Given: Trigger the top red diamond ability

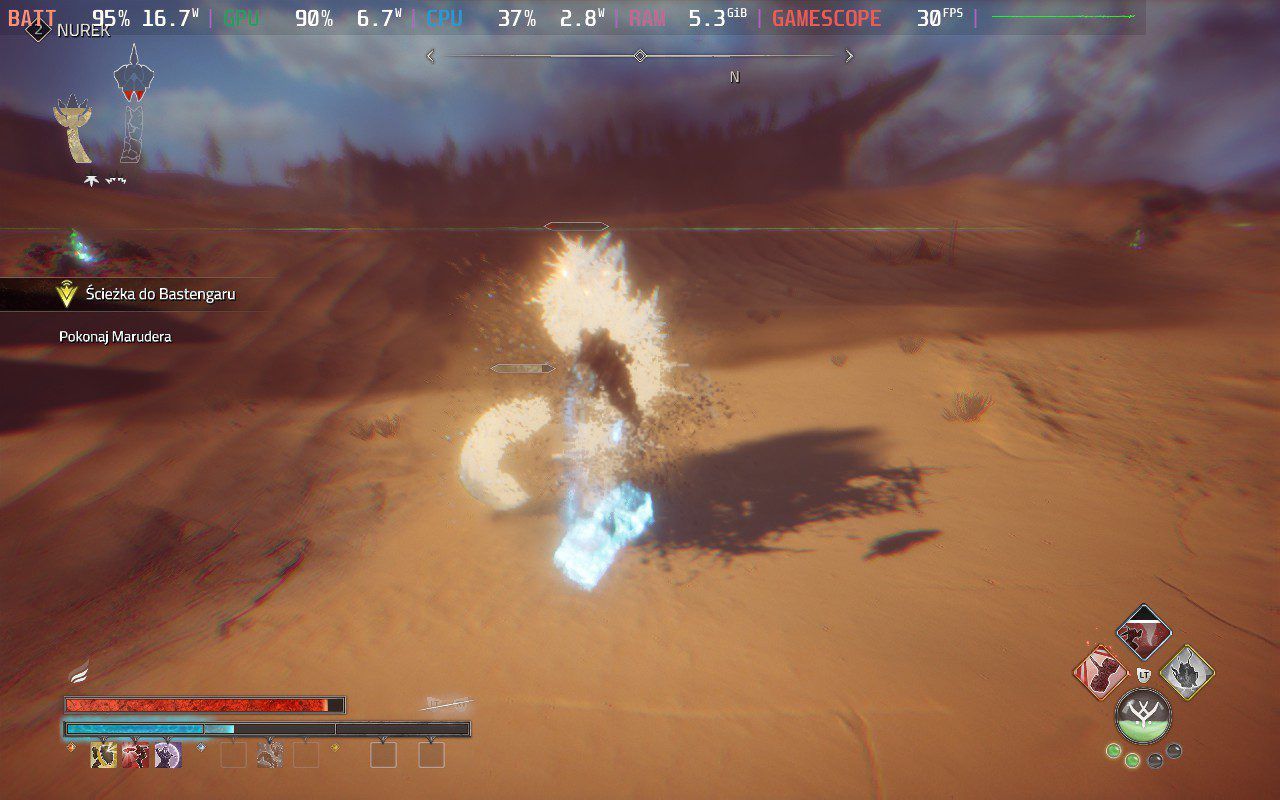Looking at the screenshot, I should coord(1143,633).
